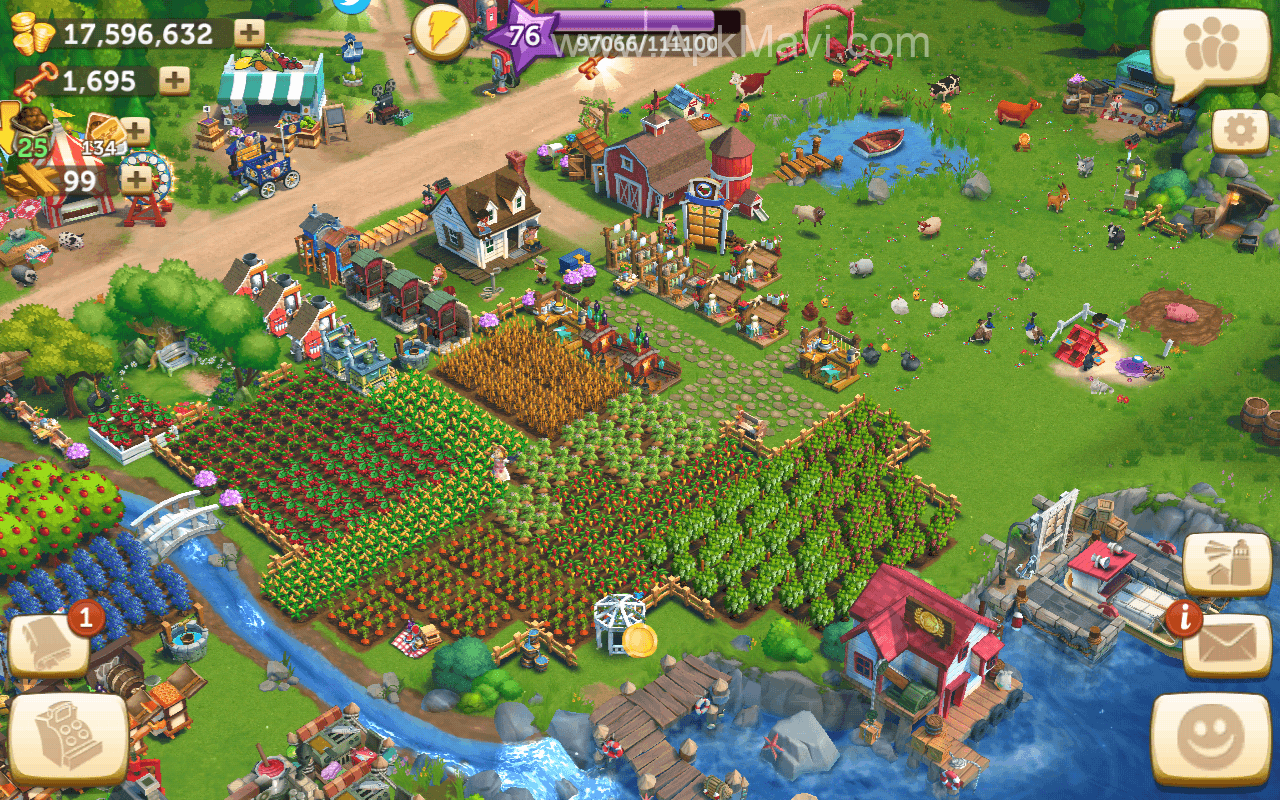Add more wood planks with plus button

click(x=135, y=180)
